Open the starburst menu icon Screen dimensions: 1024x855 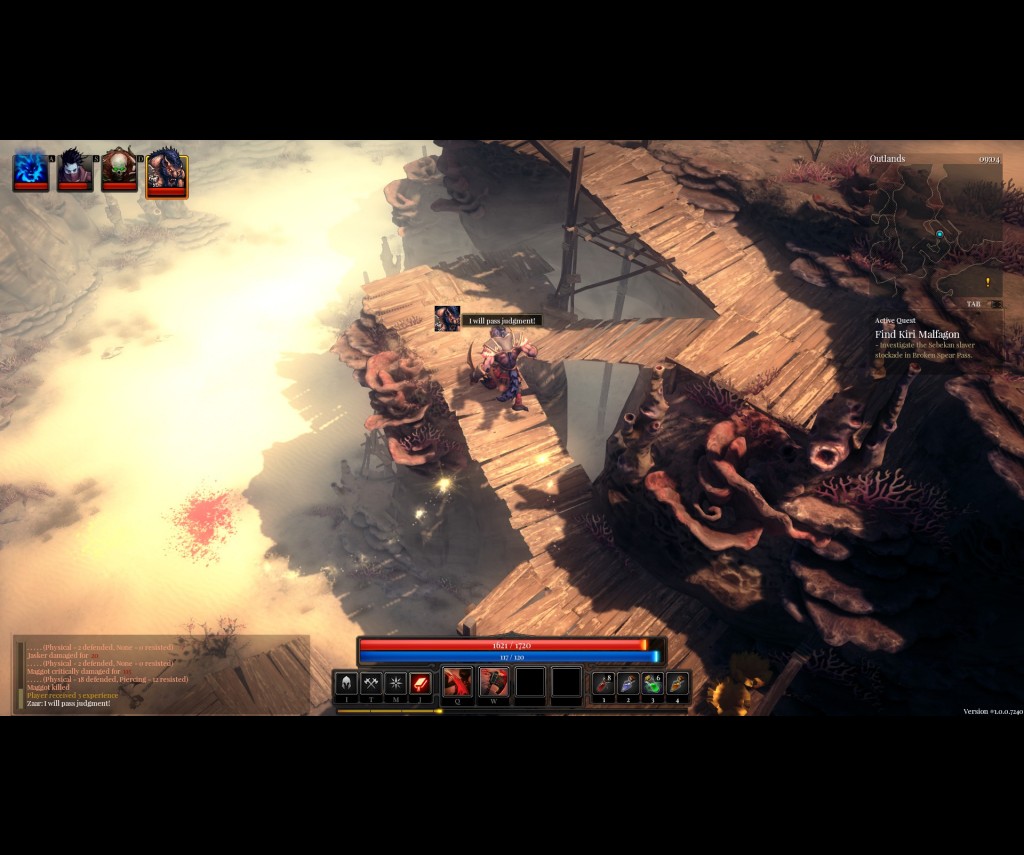[x=396, y=683]
